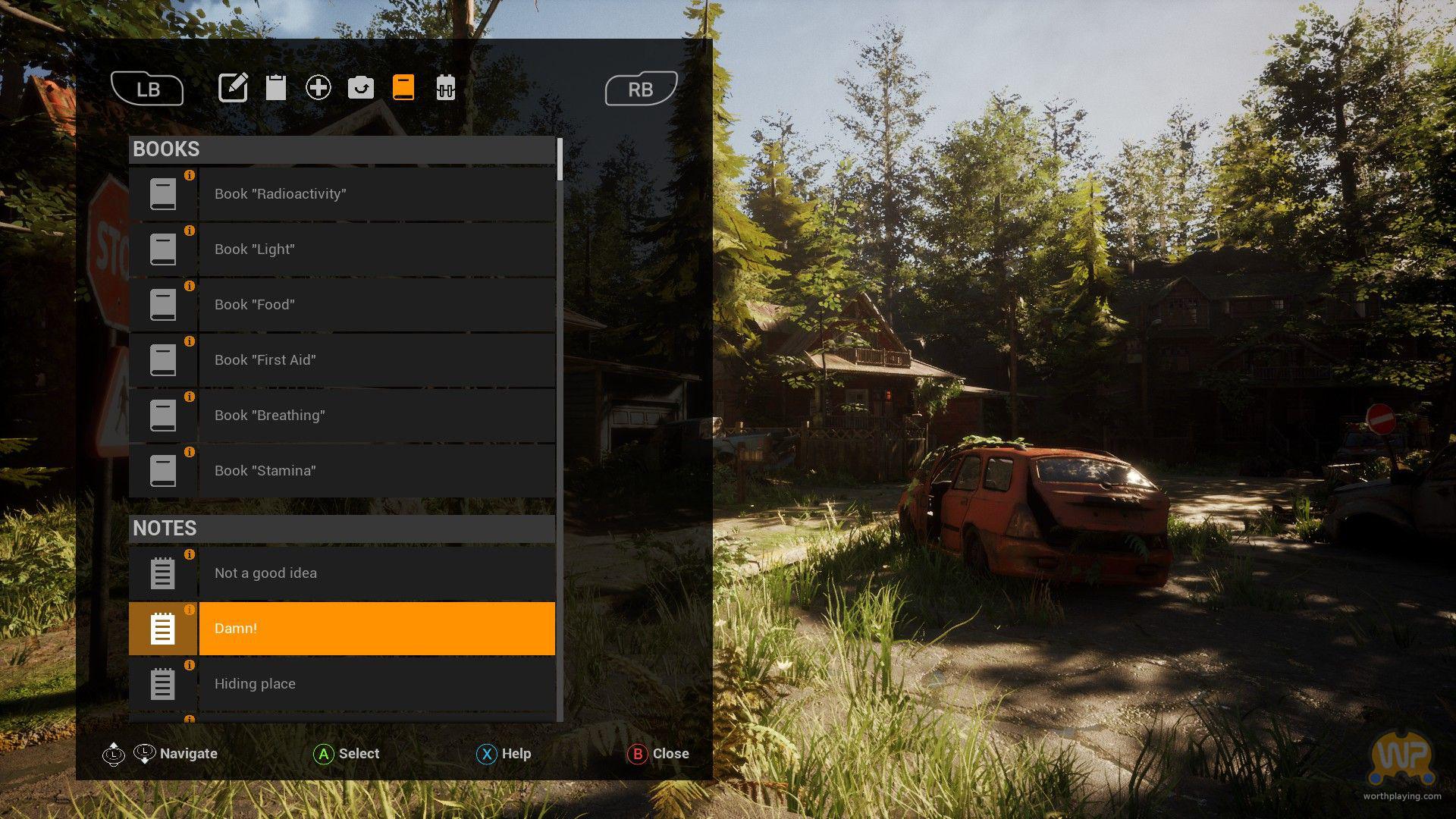
Task: Open the "Not a good idea" note
Action: 343,573
